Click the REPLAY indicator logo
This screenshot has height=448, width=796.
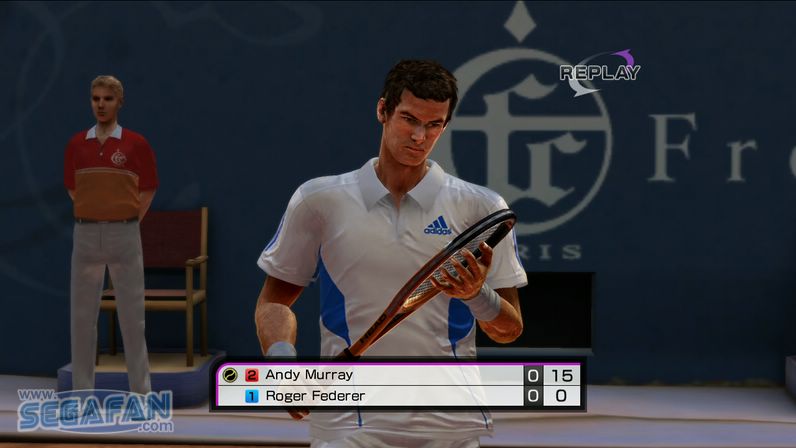coord(599,72)
